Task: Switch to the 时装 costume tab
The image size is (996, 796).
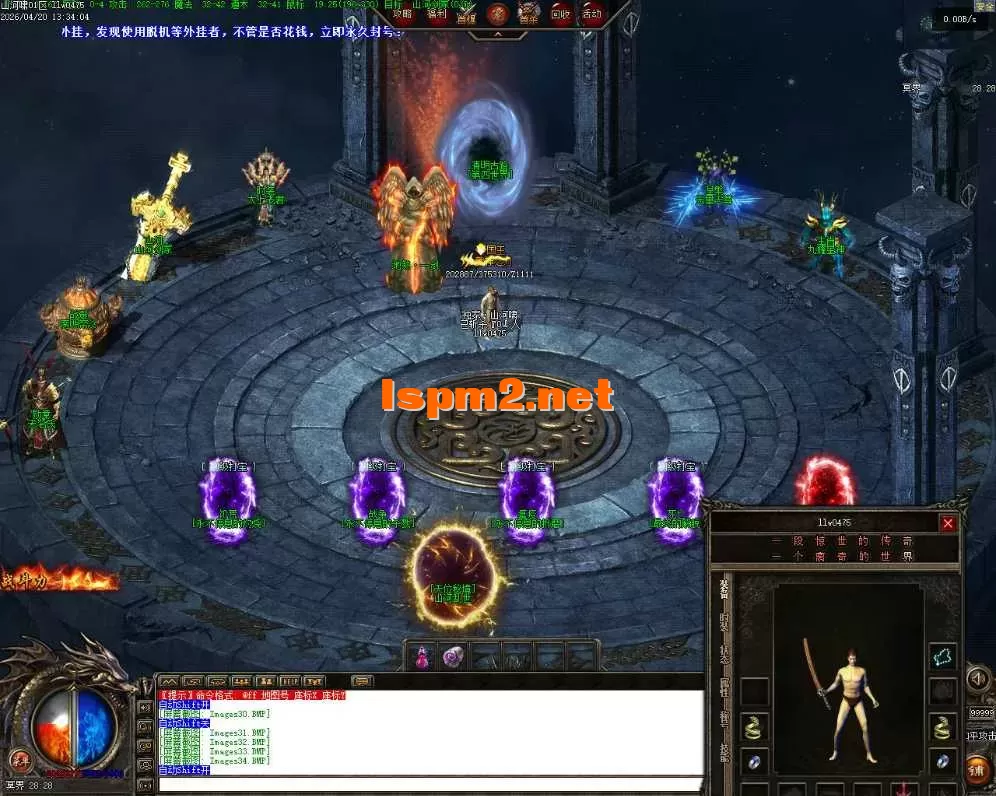Action: tap(723, 622)
